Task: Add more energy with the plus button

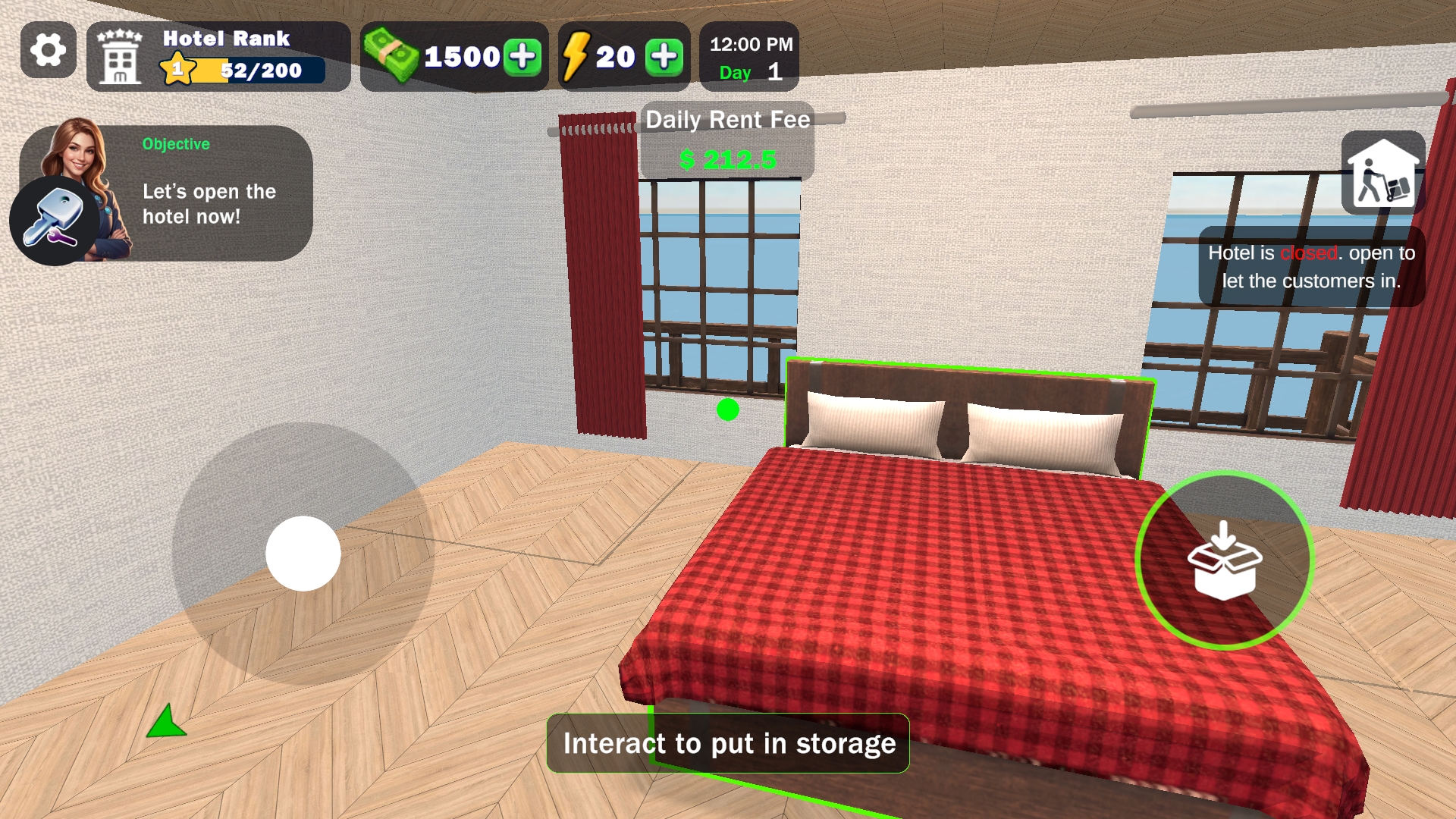Action: coord(664,57)
